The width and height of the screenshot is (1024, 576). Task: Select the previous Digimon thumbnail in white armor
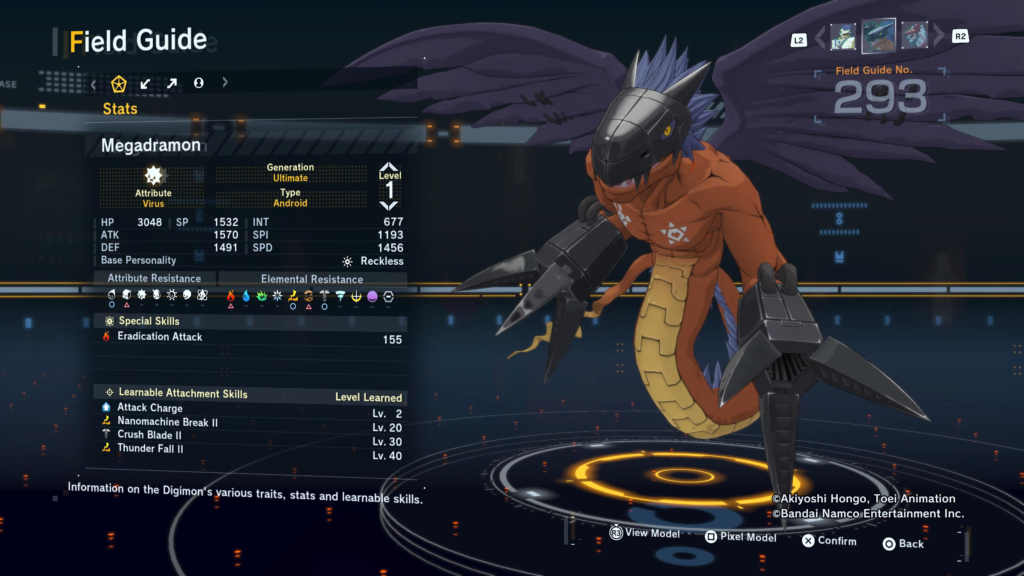coord(842,37)
